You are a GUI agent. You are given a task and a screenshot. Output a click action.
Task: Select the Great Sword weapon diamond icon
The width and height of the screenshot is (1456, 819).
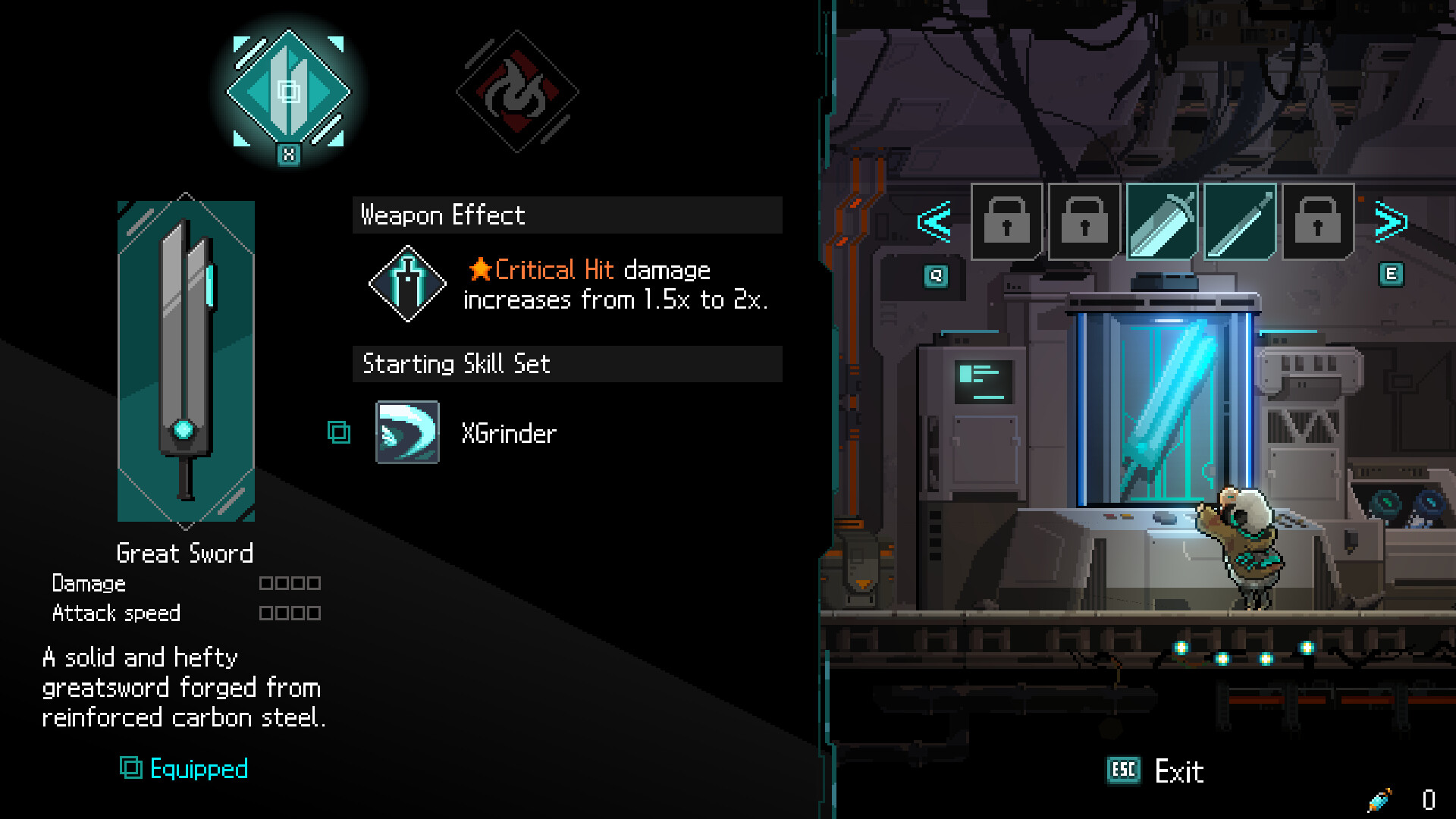coord(288,91)
